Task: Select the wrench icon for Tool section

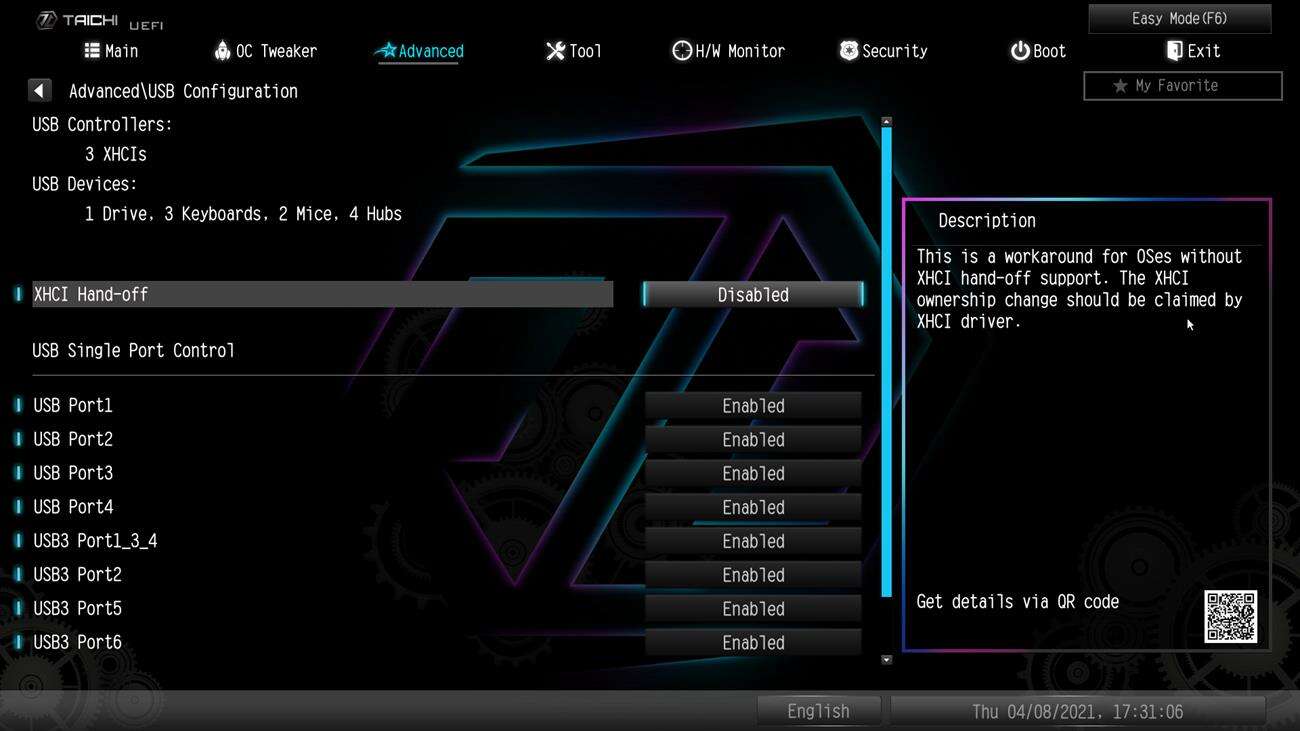Action: coord(555,50)
